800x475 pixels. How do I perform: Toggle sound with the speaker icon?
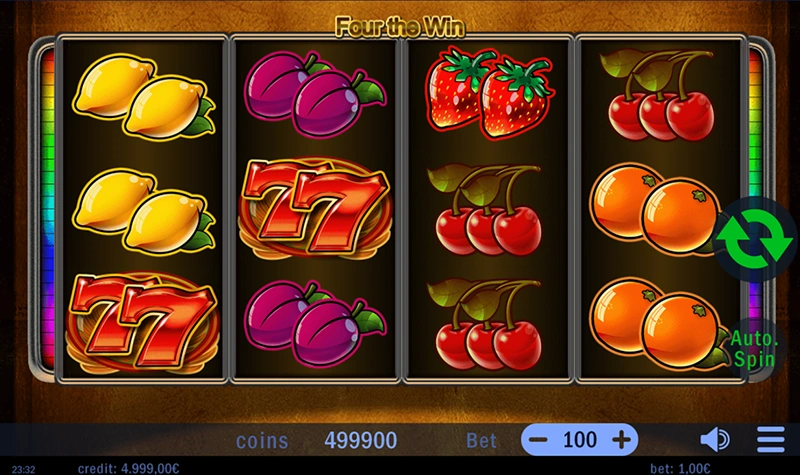click(714, 440)
